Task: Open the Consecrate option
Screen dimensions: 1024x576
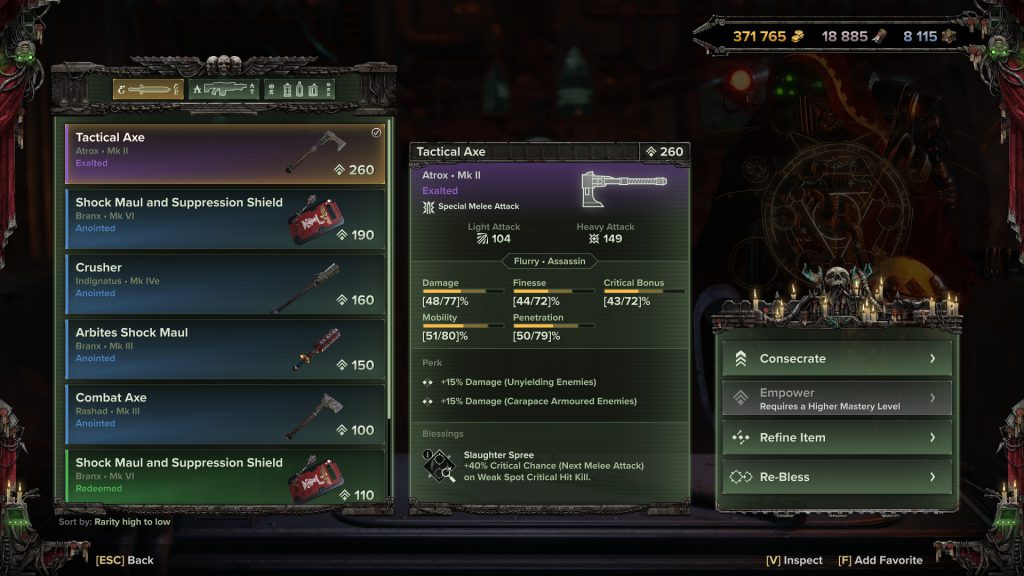Action: point(836,359)
